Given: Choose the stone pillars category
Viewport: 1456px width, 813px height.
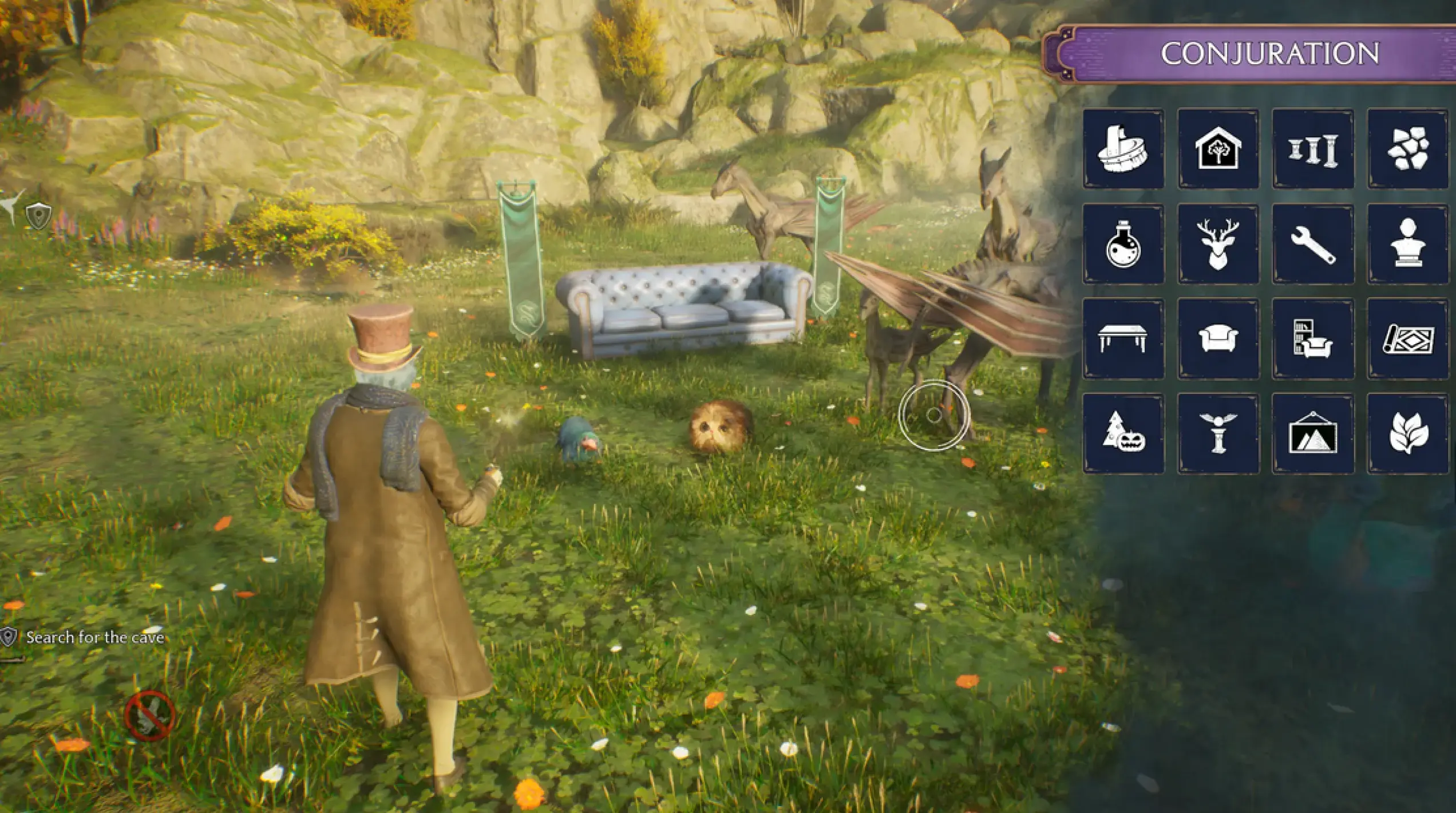Looking at the screenshot, I should click(1313, 149).
